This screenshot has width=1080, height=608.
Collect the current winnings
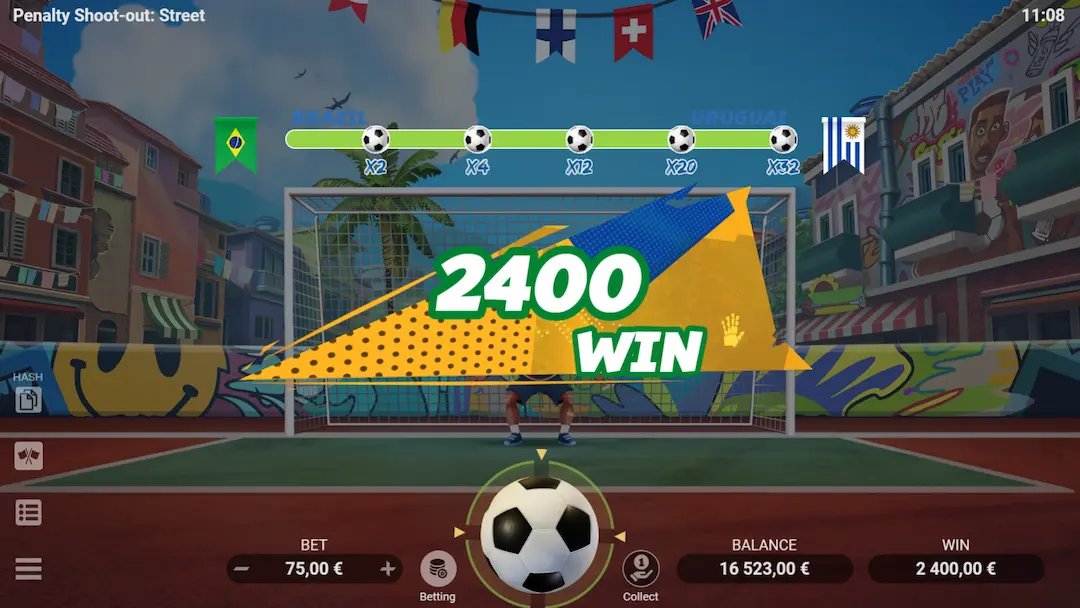(640, 570)
